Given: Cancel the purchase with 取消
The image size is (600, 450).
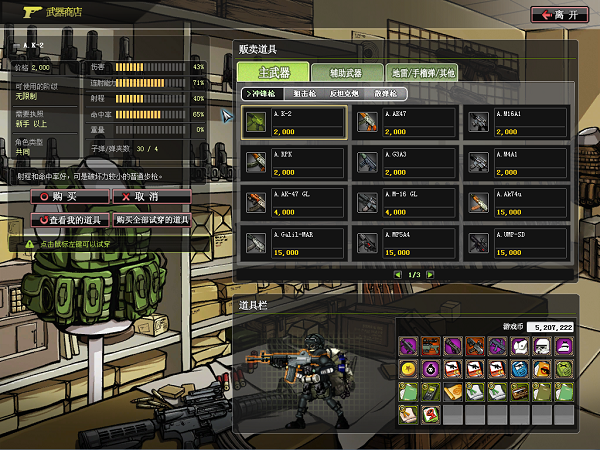Looking at the screenshot, I should tap(151, 197).
